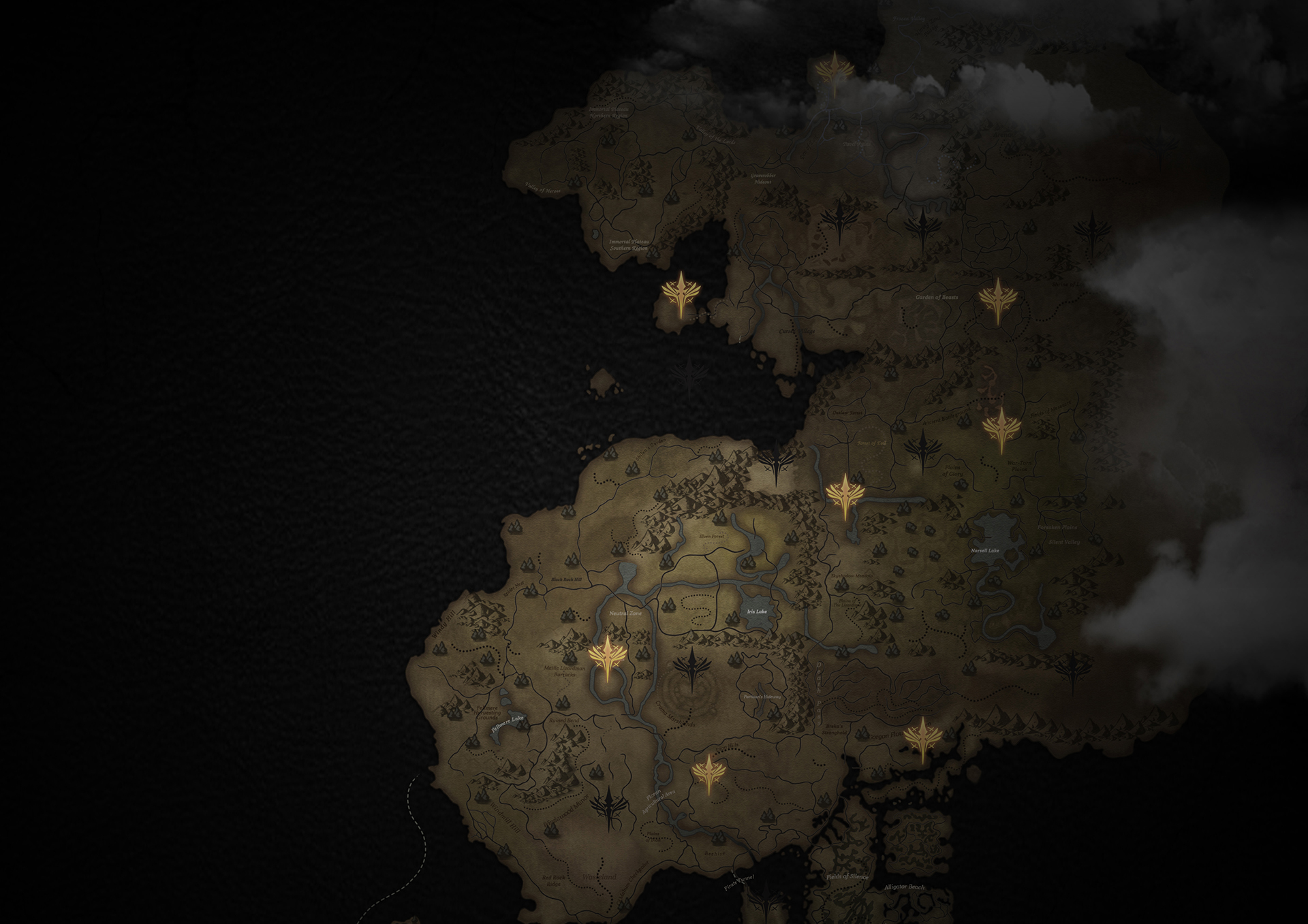1308x924 pixels.
Task: Click the golden marker on the small western island
Action: (681, 293)
